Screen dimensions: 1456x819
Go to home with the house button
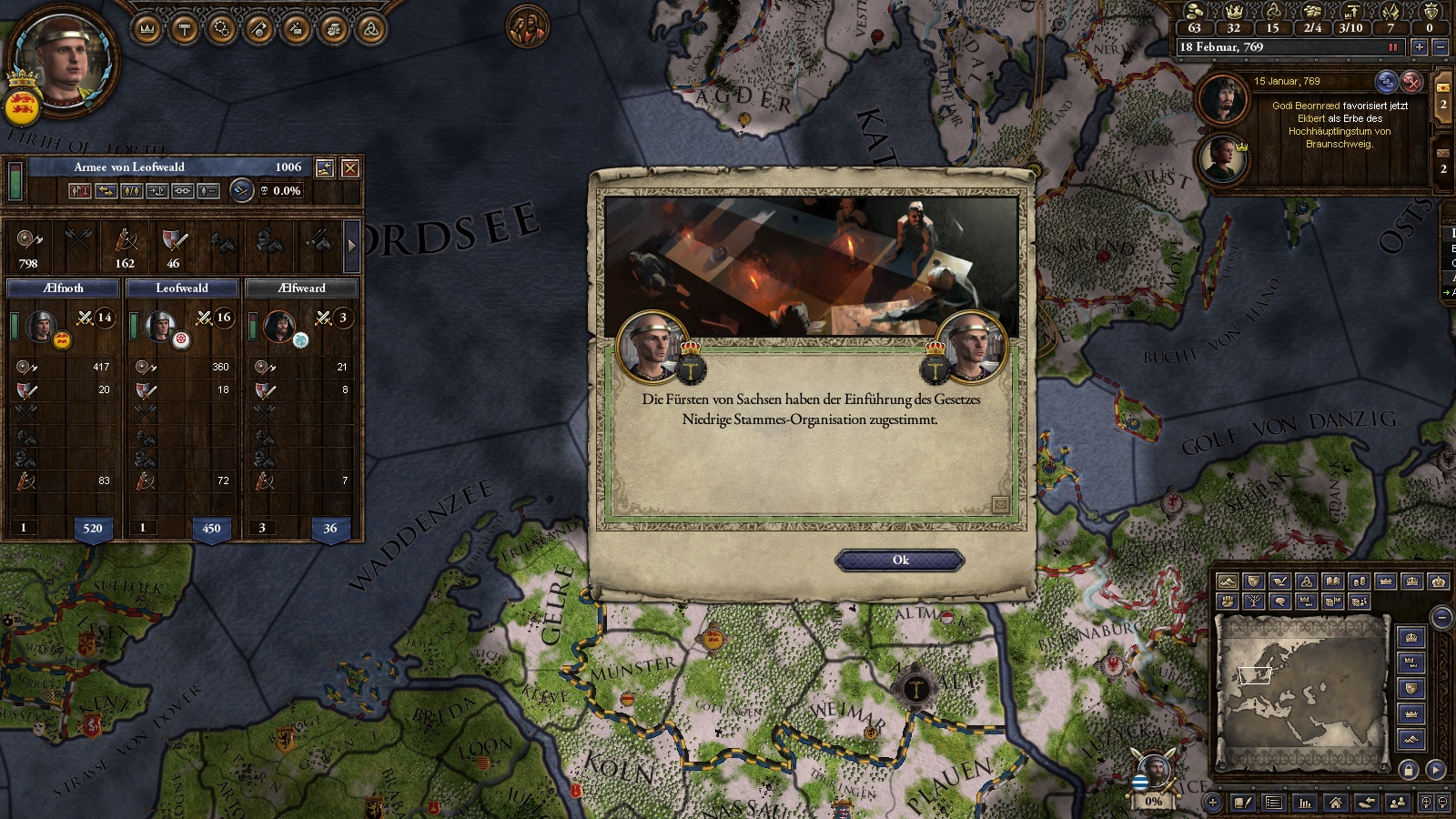coord(1335,803)
